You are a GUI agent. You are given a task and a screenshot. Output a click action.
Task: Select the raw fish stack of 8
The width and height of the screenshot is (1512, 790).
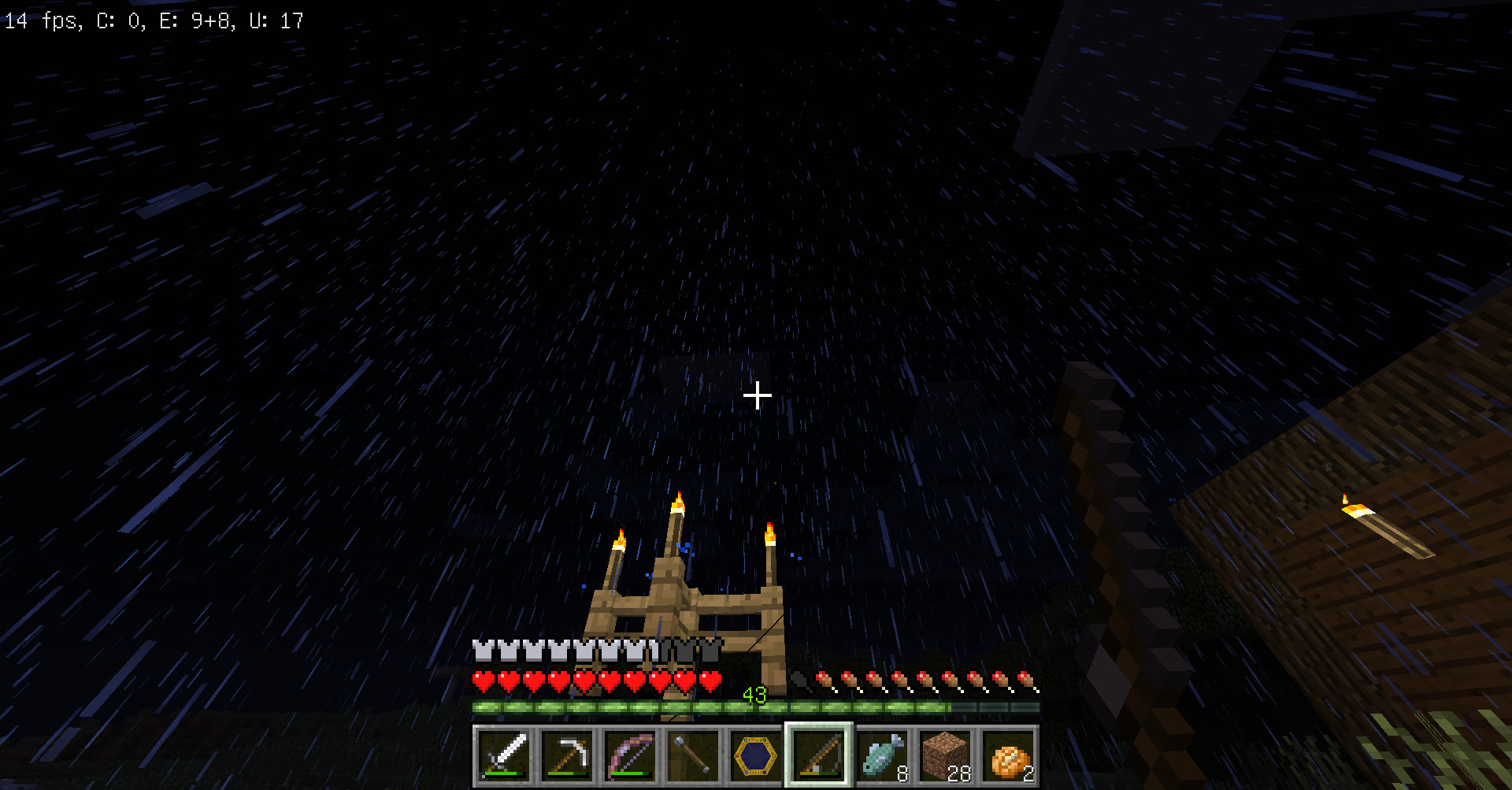click(x=882, y=756)
